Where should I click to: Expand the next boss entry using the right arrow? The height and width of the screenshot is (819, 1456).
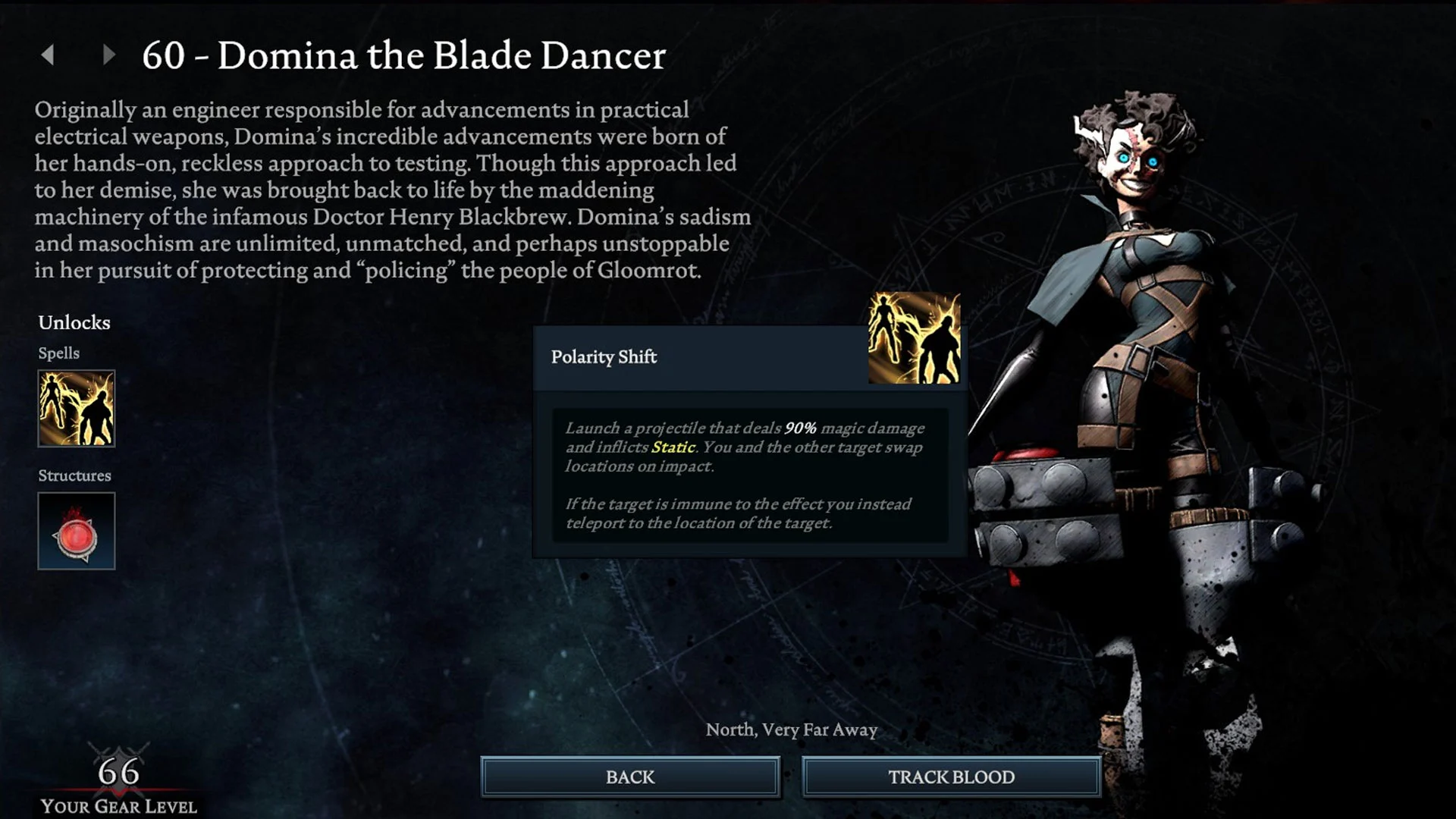coord(107,55)
